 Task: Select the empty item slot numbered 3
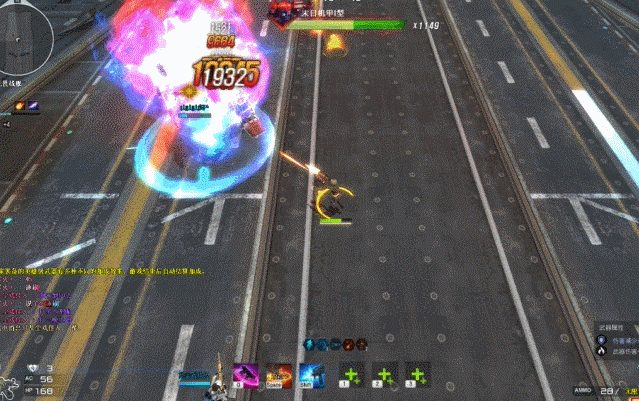point(417,375)
